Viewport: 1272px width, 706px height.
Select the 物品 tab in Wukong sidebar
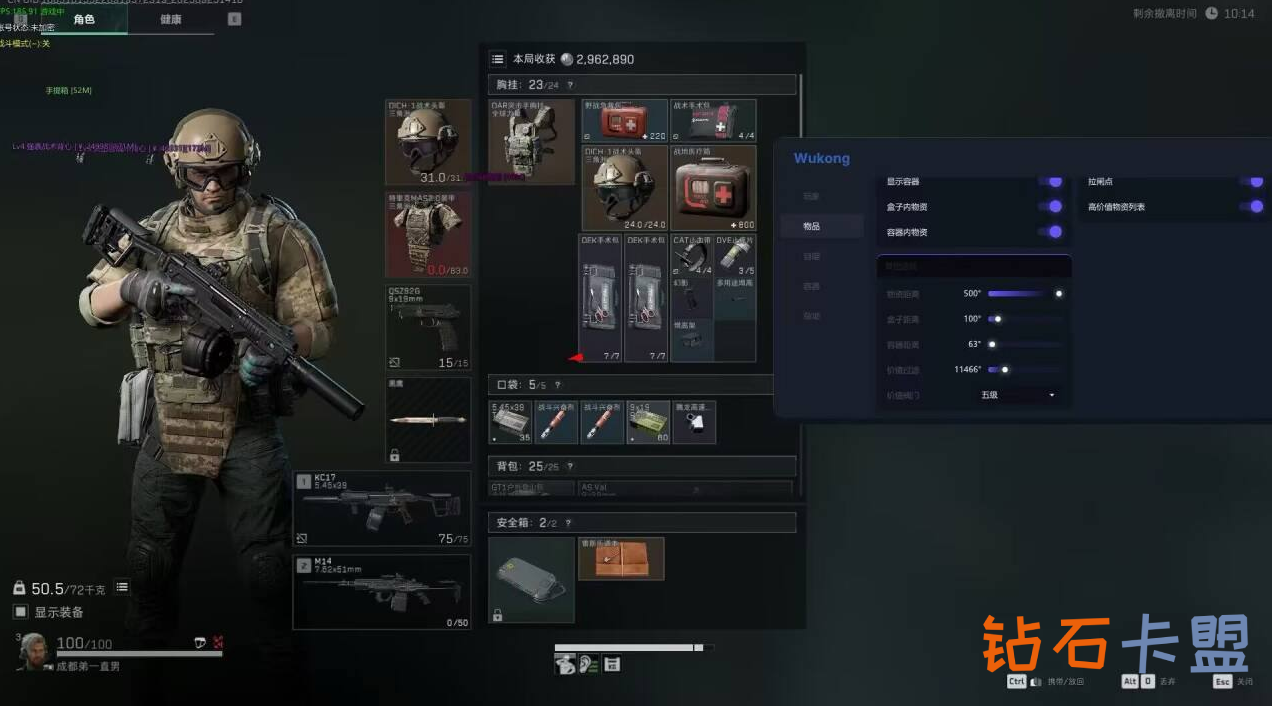811,226
